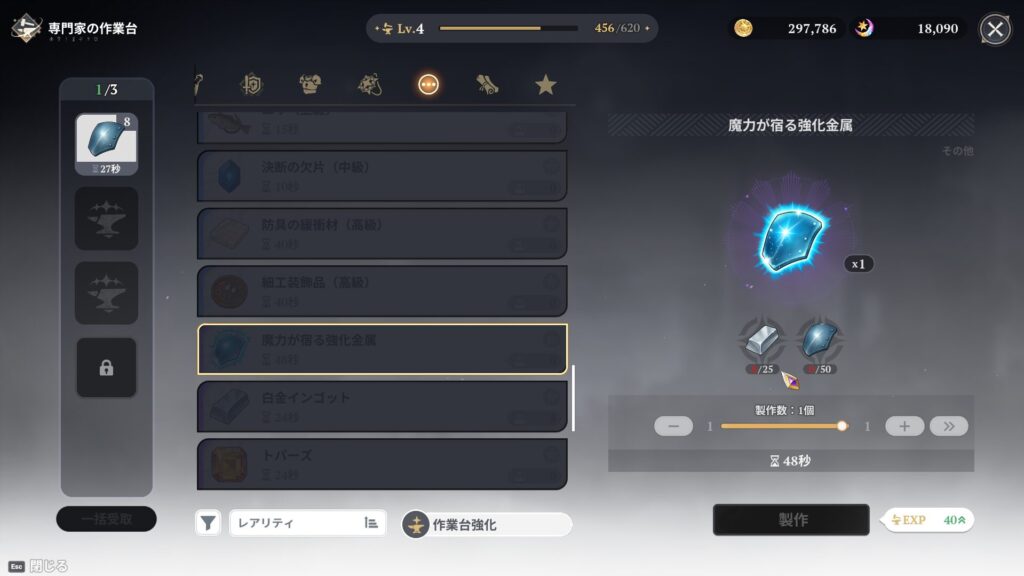This screenshot has height=576, width=1024.
Task: Pick the 細工装飾品（高級） recipe
Action: [382, 291]
